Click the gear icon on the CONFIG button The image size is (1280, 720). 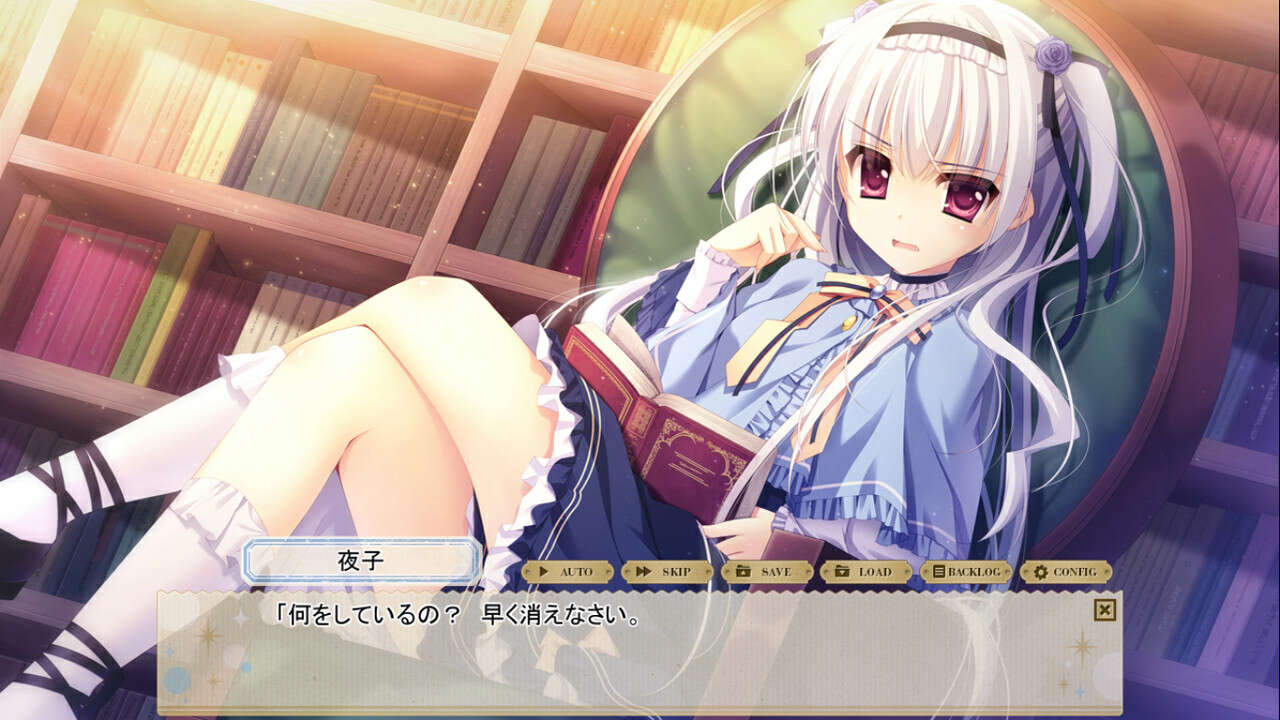click(x=1040, y=571)
